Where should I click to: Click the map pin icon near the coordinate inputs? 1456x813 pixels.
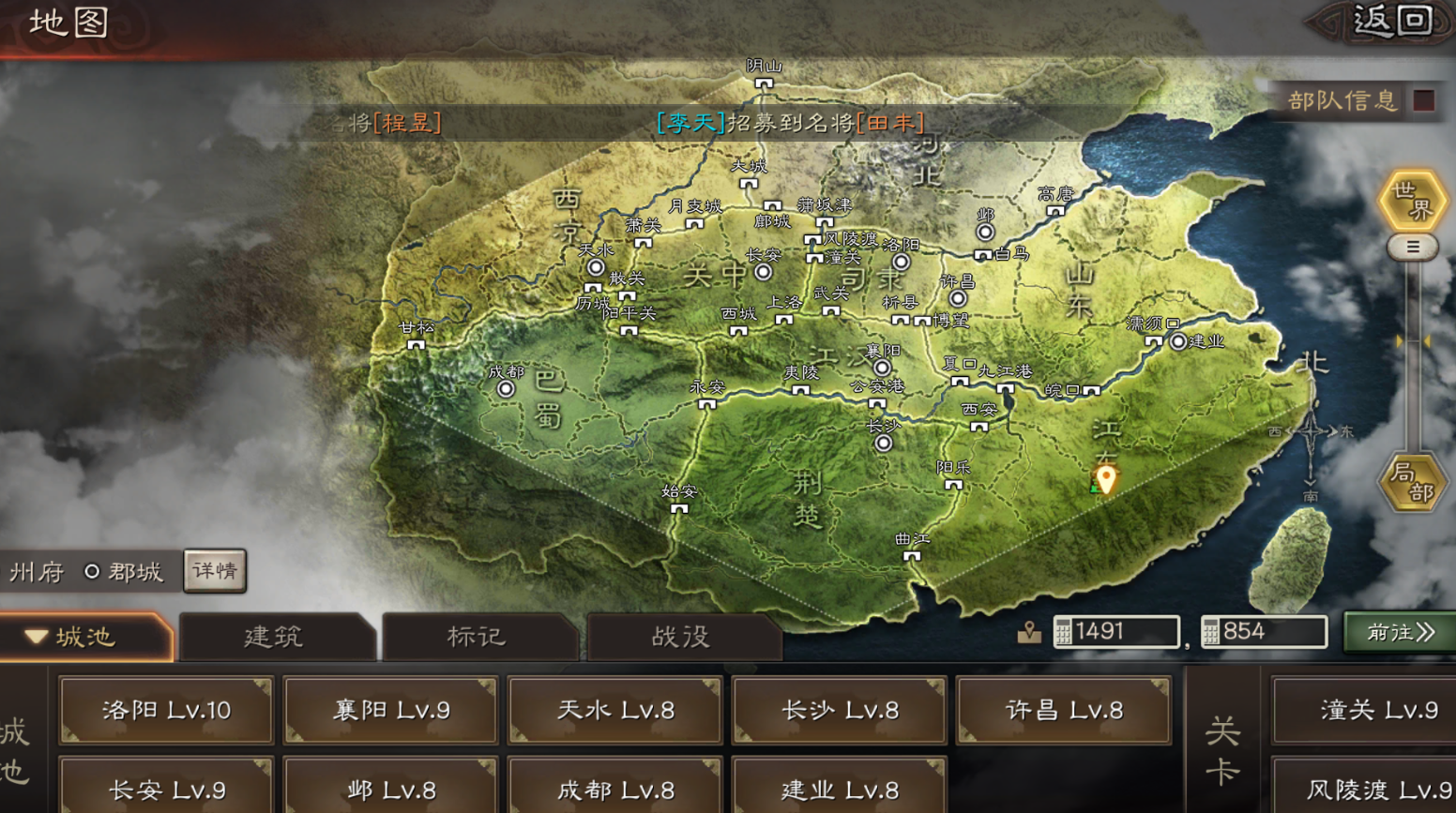click(1030, 630)
